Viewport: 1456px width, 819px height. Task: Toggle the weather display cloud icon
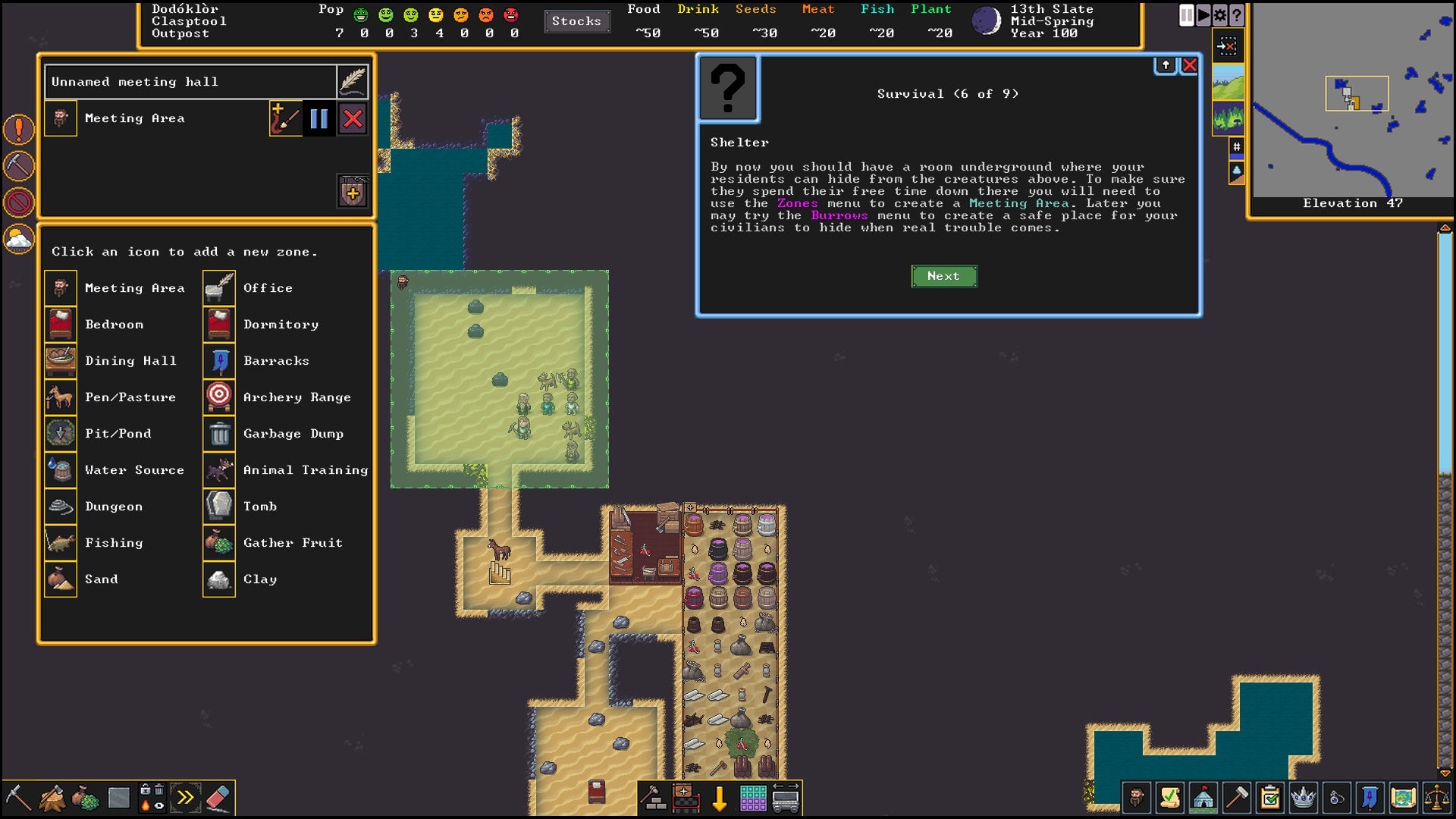pos(18,237)
